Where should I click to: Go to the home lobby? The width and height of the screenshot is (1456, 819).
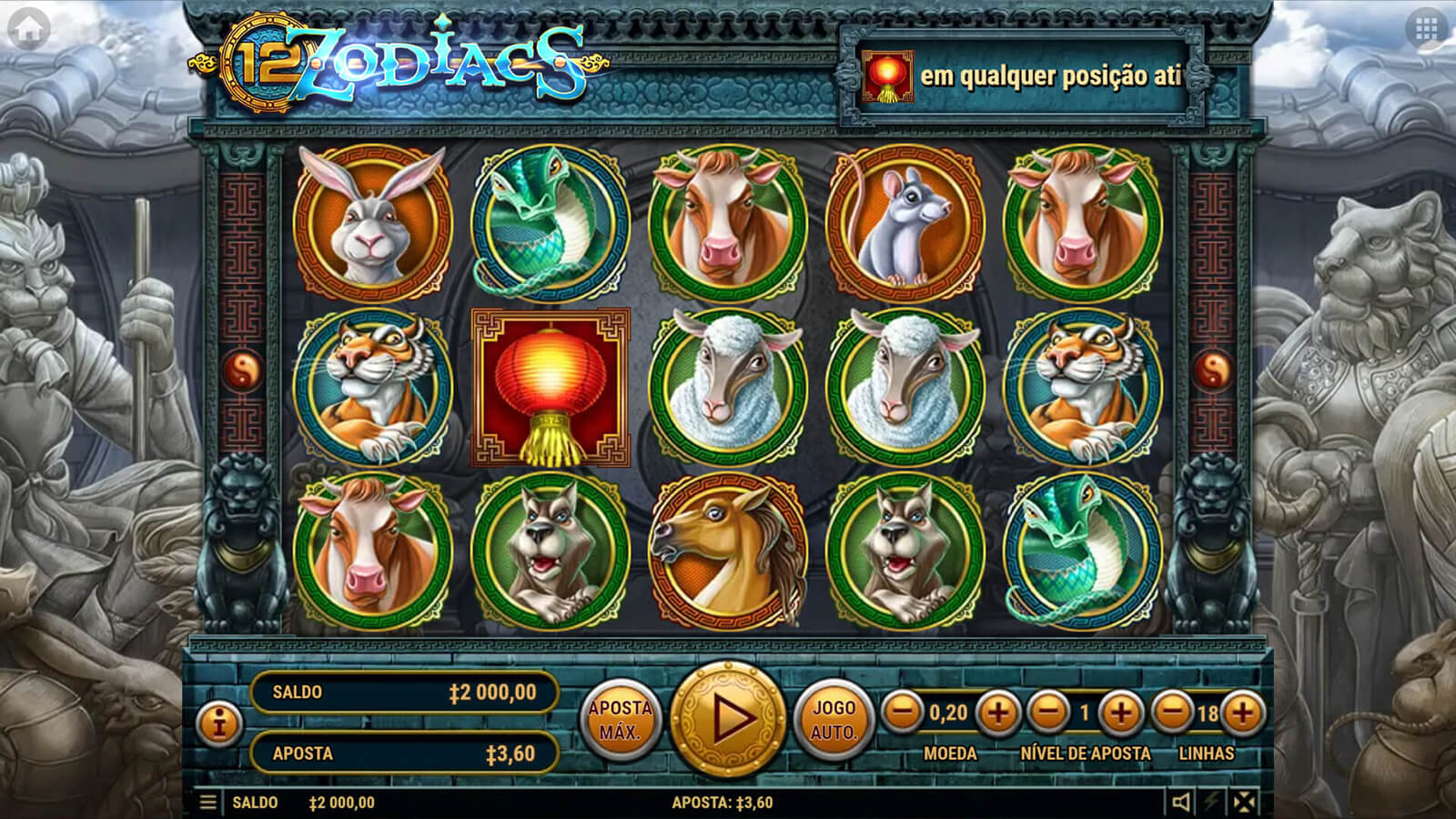28,29
